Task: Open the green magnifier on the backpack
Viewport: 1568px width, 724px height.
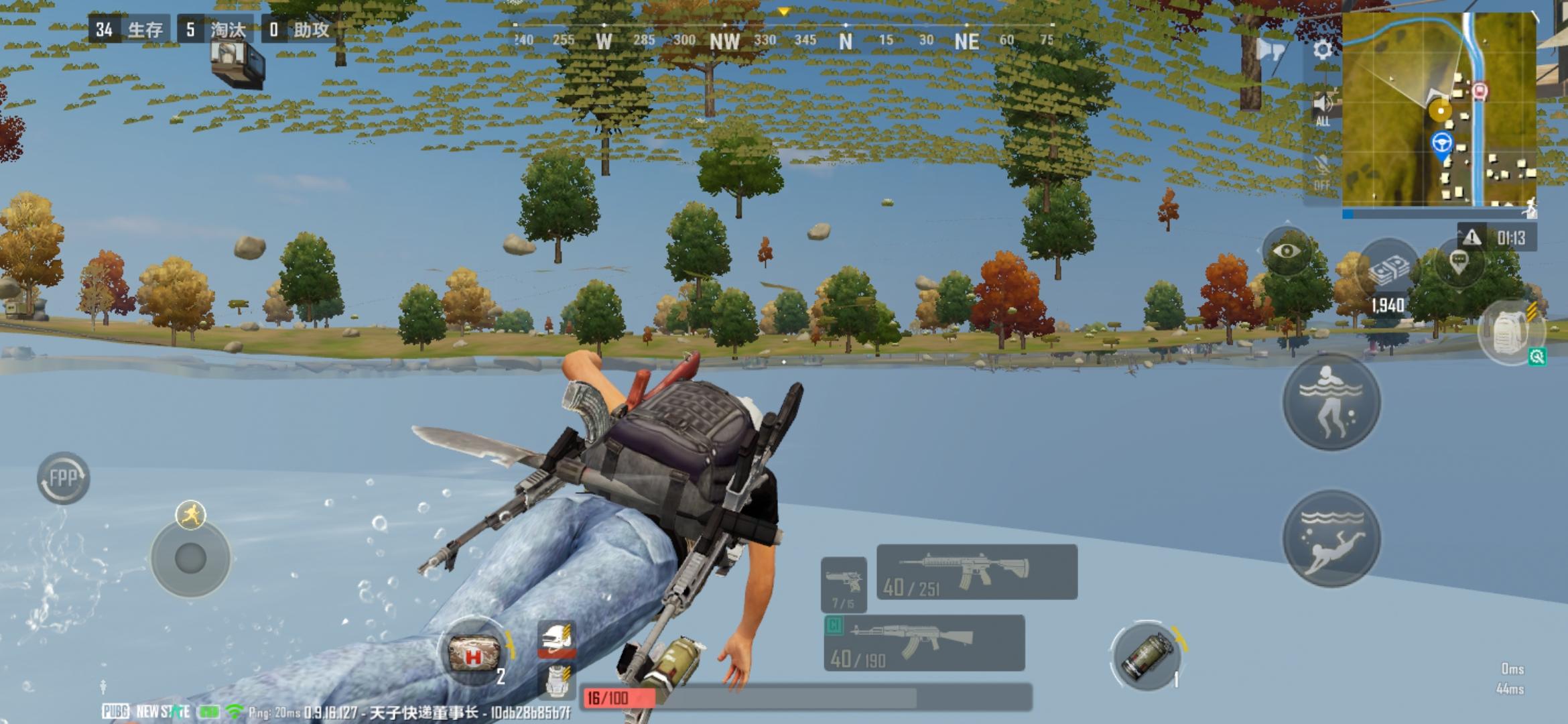Action: [1537, 357]
